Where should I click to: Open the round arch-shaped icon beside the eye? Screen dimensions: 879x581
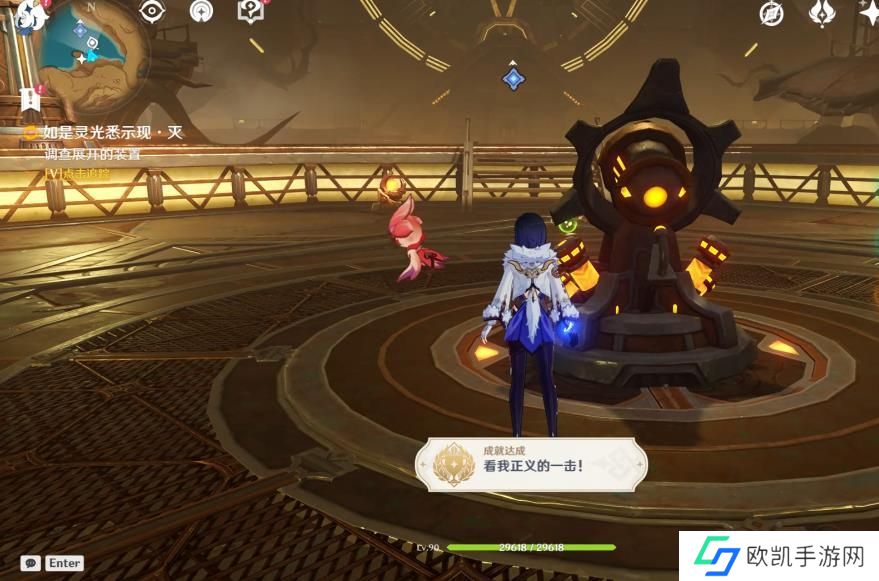pos(201,11)
